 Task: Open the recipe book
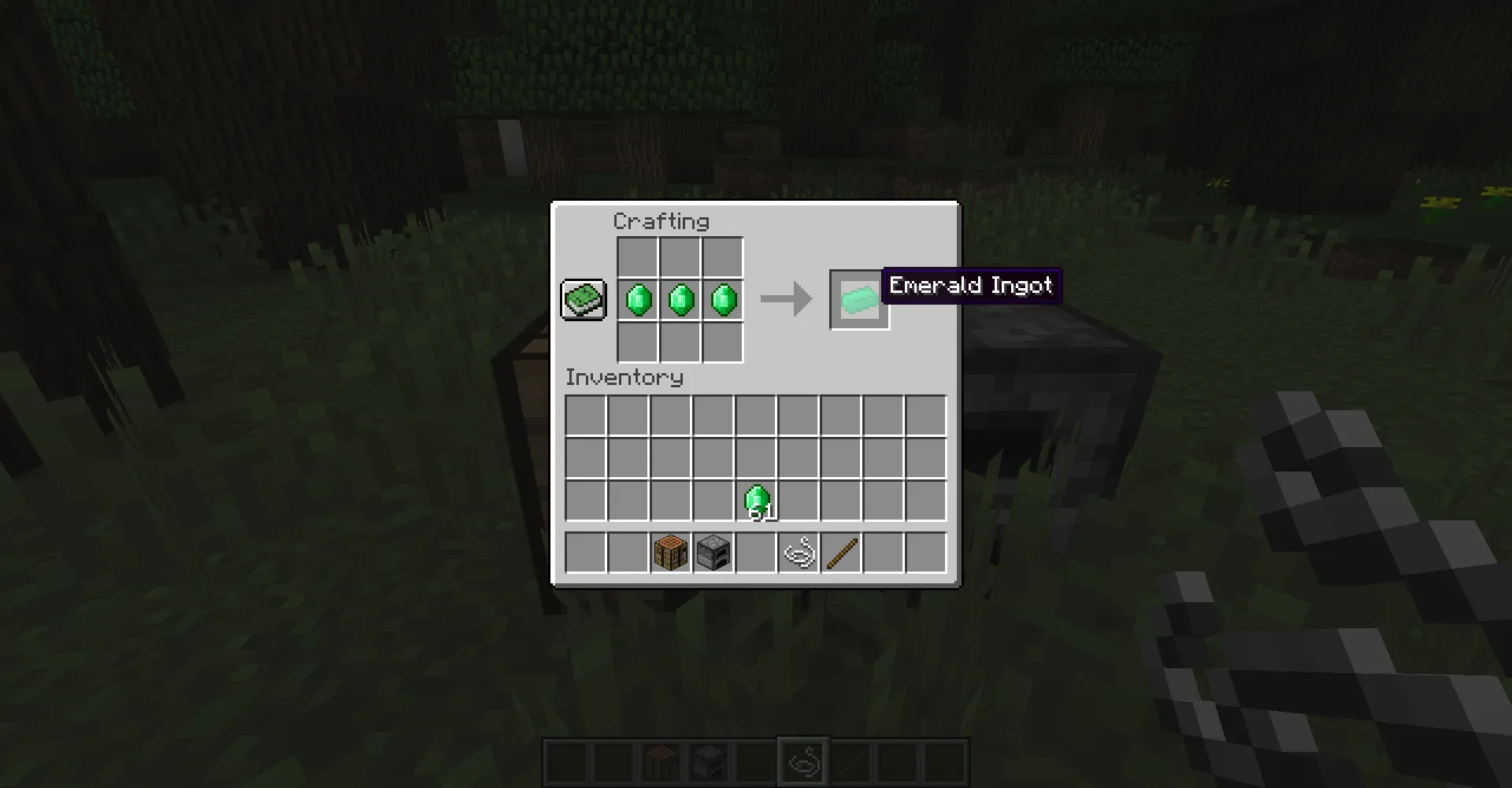click(583, 299)
